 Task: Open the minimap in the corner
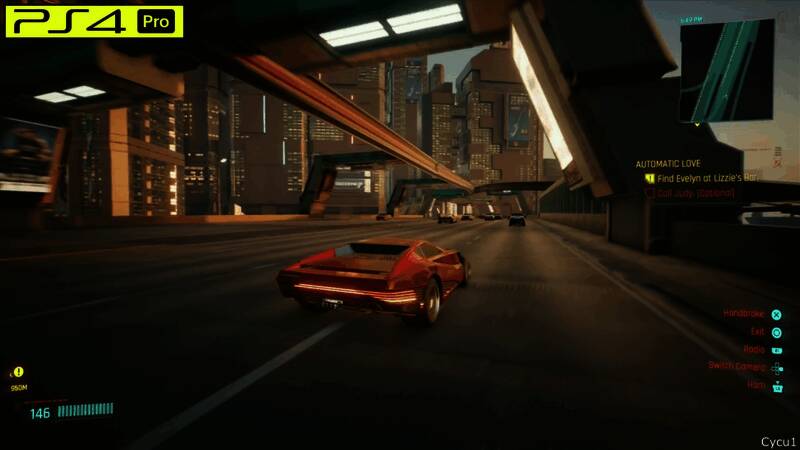[x=726, y=70]
